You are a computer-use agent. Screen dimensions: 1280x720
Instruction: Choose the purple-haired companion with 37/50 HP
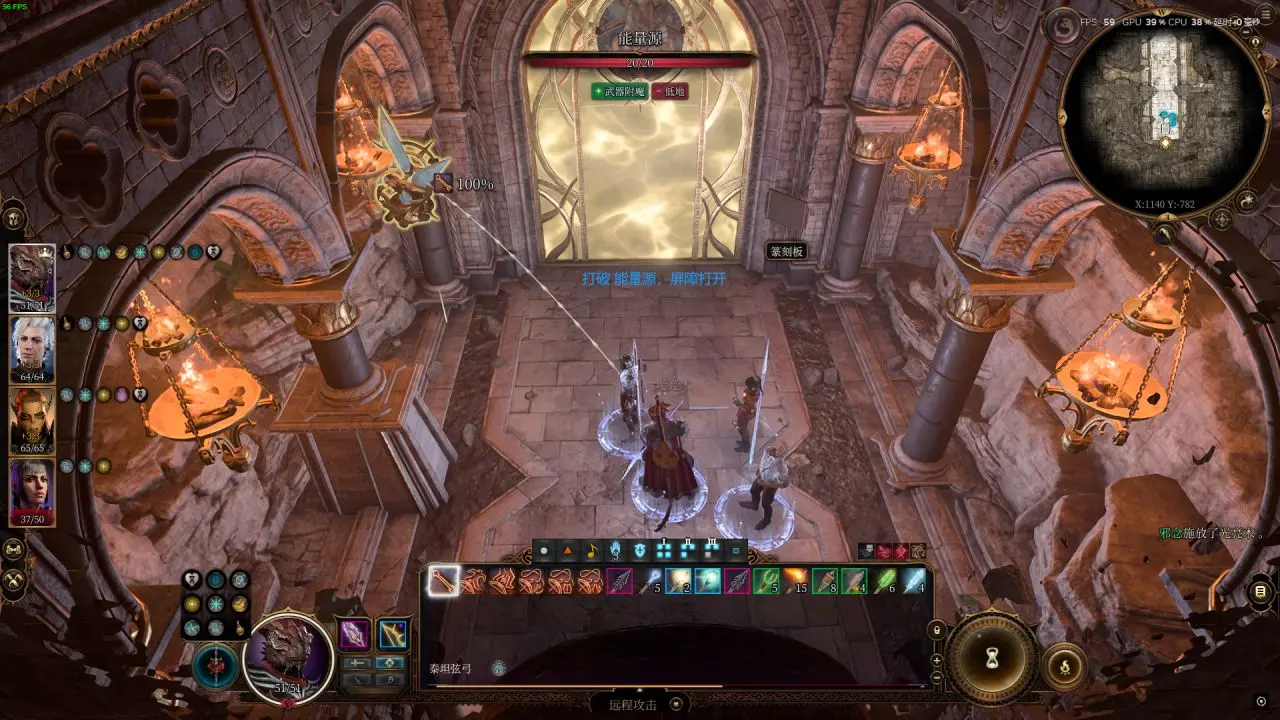pos(32,491)
